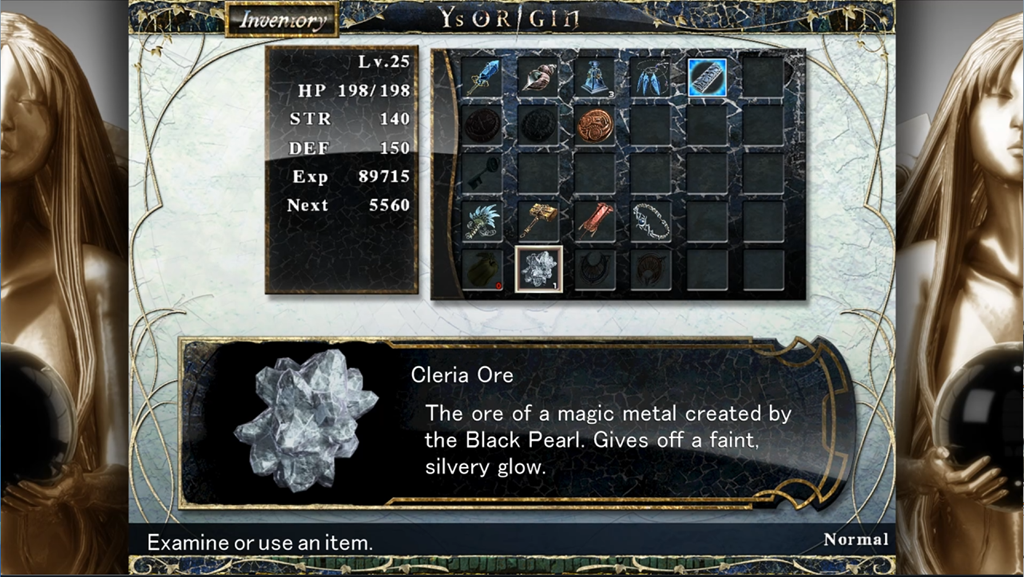
Task: Select the blue winged pendant item
Action: 650,77
